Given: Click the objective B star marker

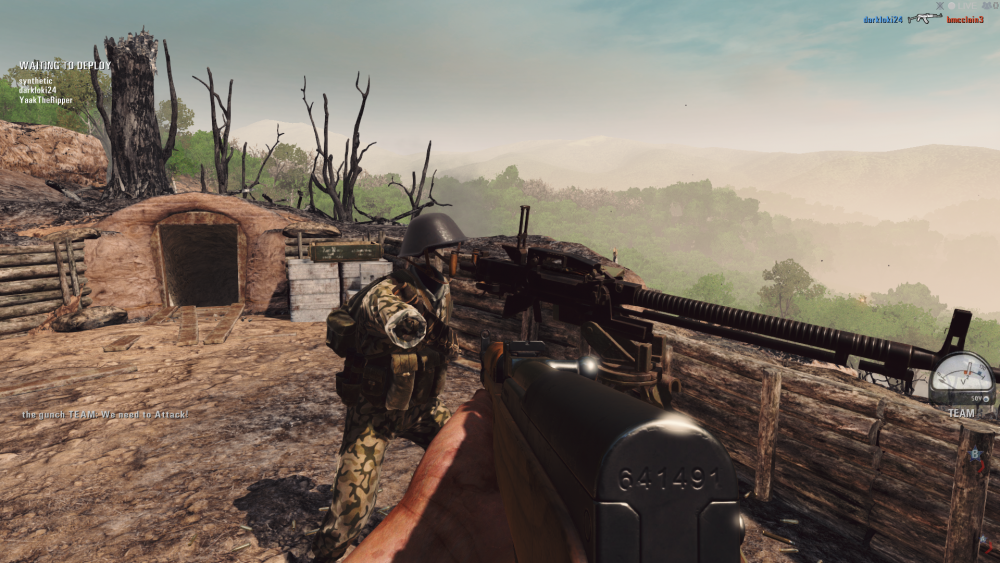Looking at the screenshot, I should [975, 455].
